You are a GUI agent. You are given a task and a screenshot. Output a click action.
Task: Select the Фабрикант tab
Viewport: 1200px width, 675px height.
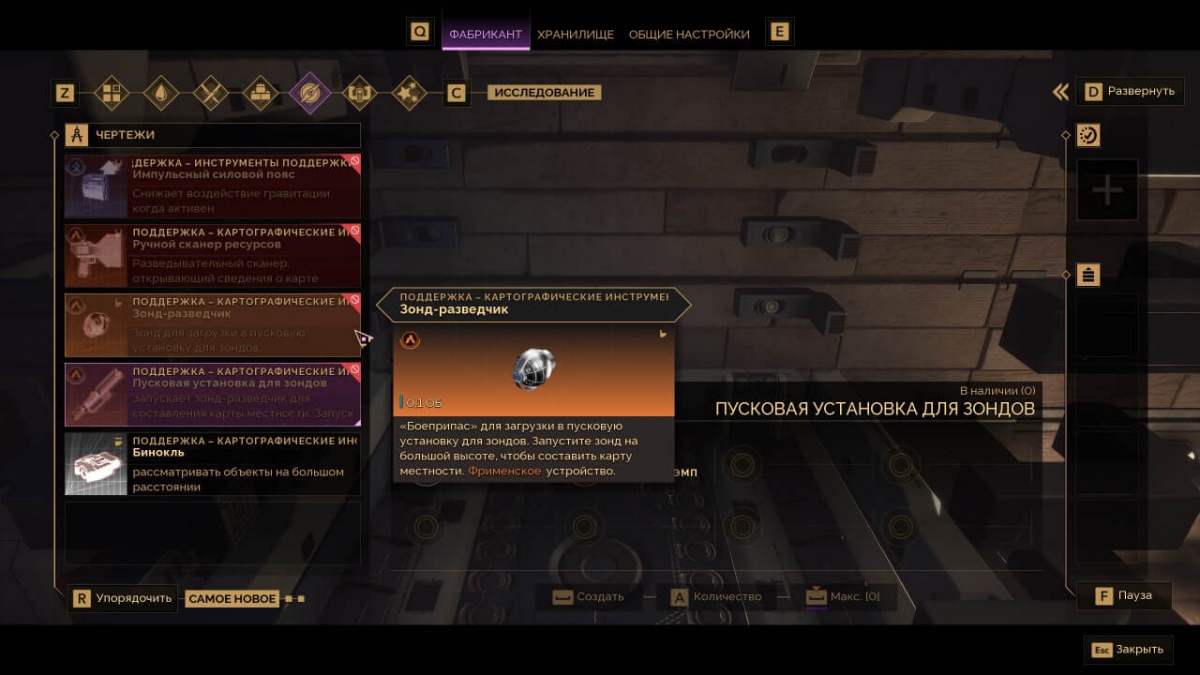[485, 34]
